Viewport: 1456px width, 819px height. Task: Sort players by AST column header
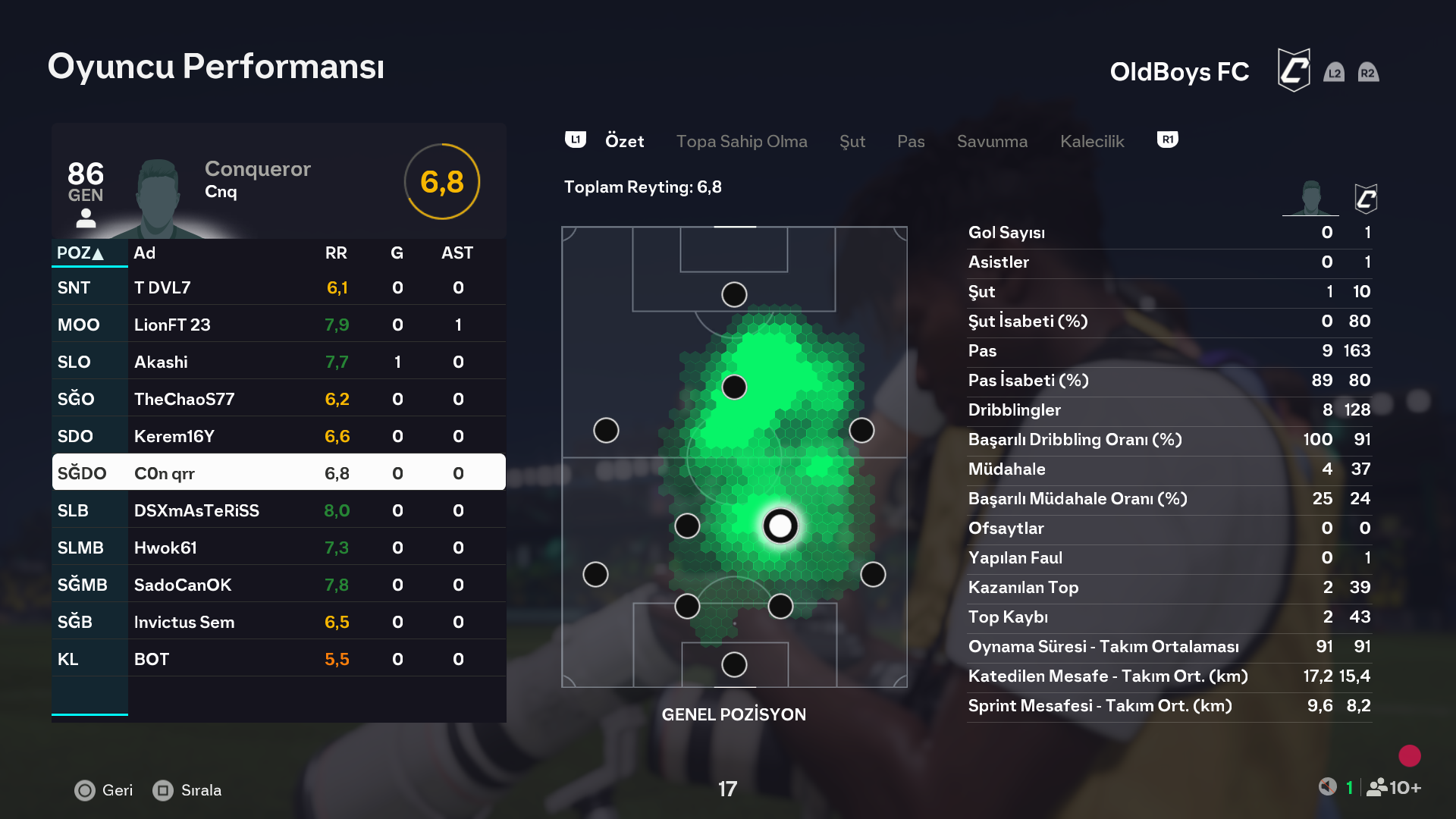457,253
